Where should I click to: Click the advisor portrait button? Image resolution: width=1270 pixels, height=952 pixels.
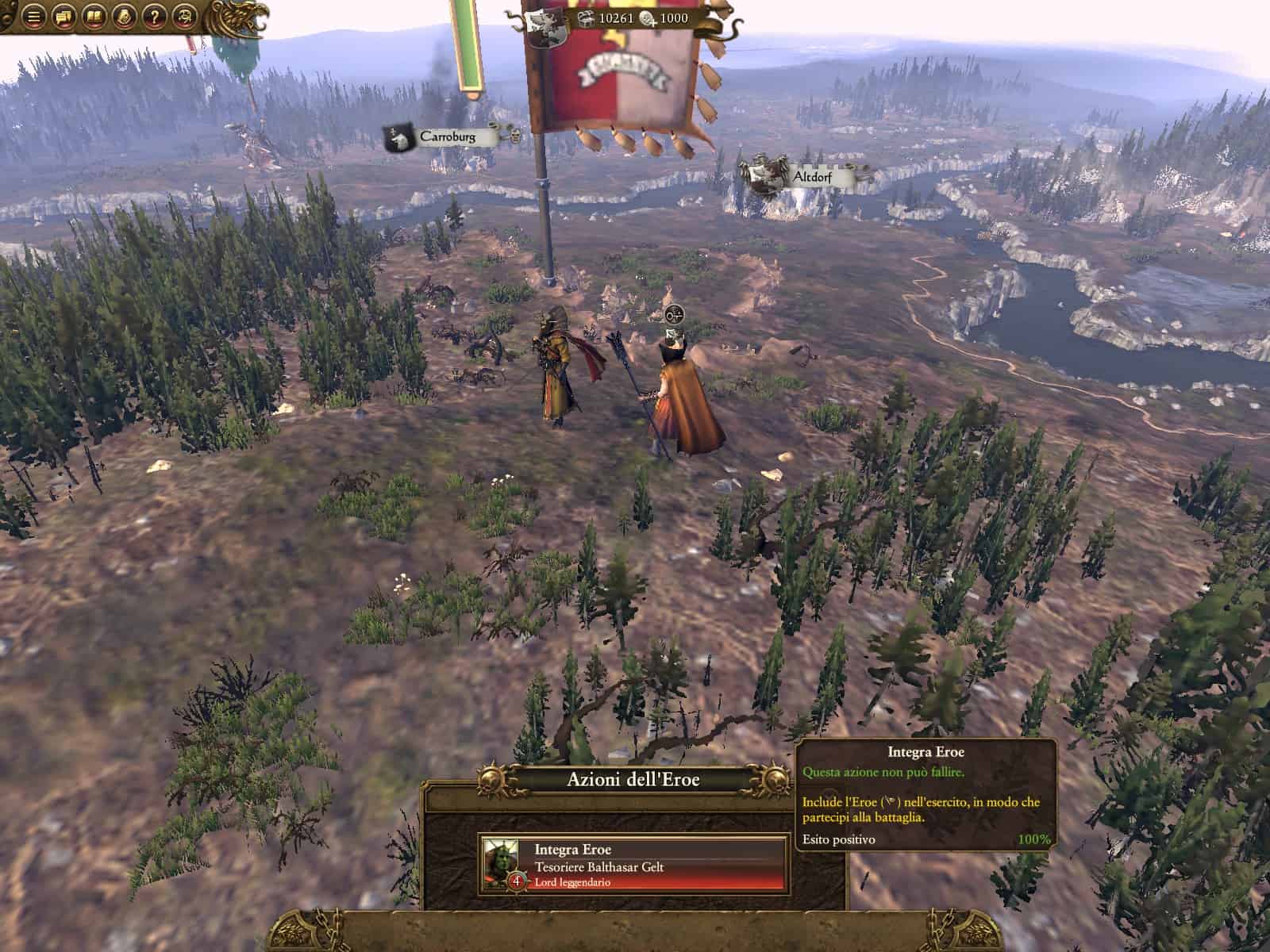coord(124,17)
